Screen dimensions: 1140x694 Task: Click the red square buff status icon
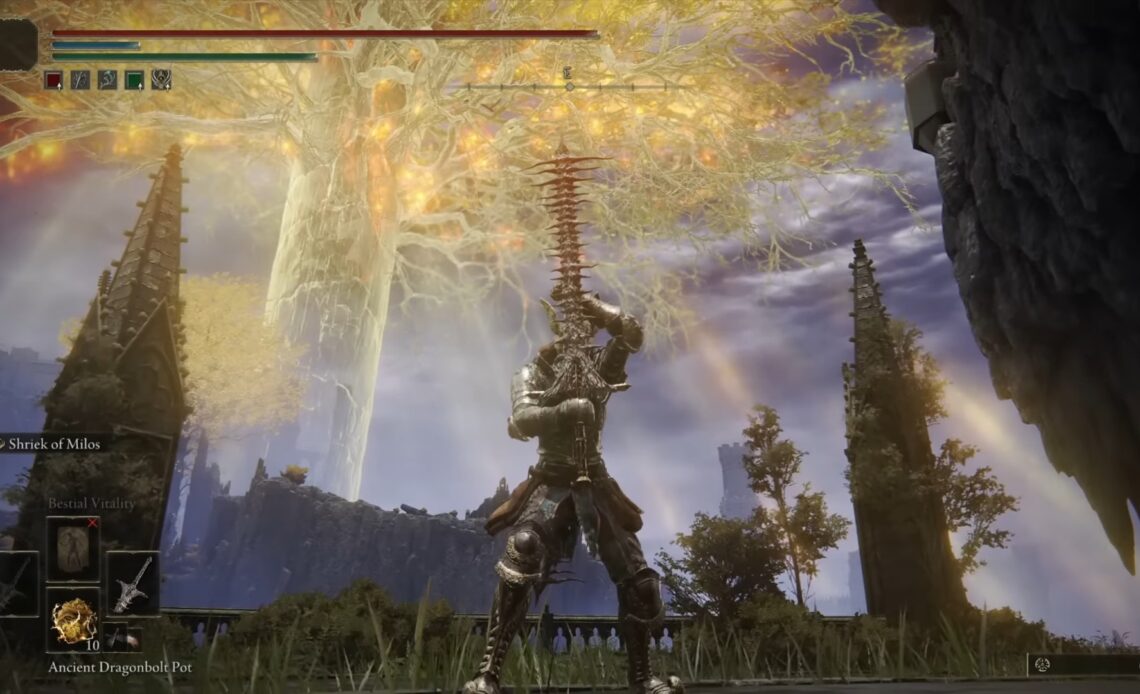53,80
